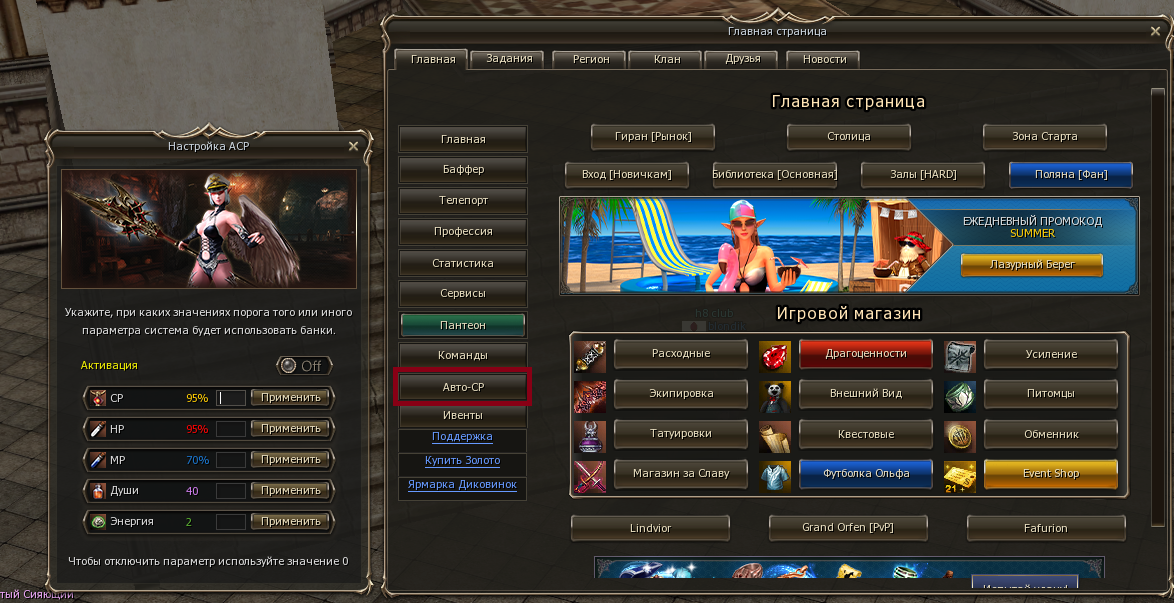Open the Event Shop

point(1050,474)
